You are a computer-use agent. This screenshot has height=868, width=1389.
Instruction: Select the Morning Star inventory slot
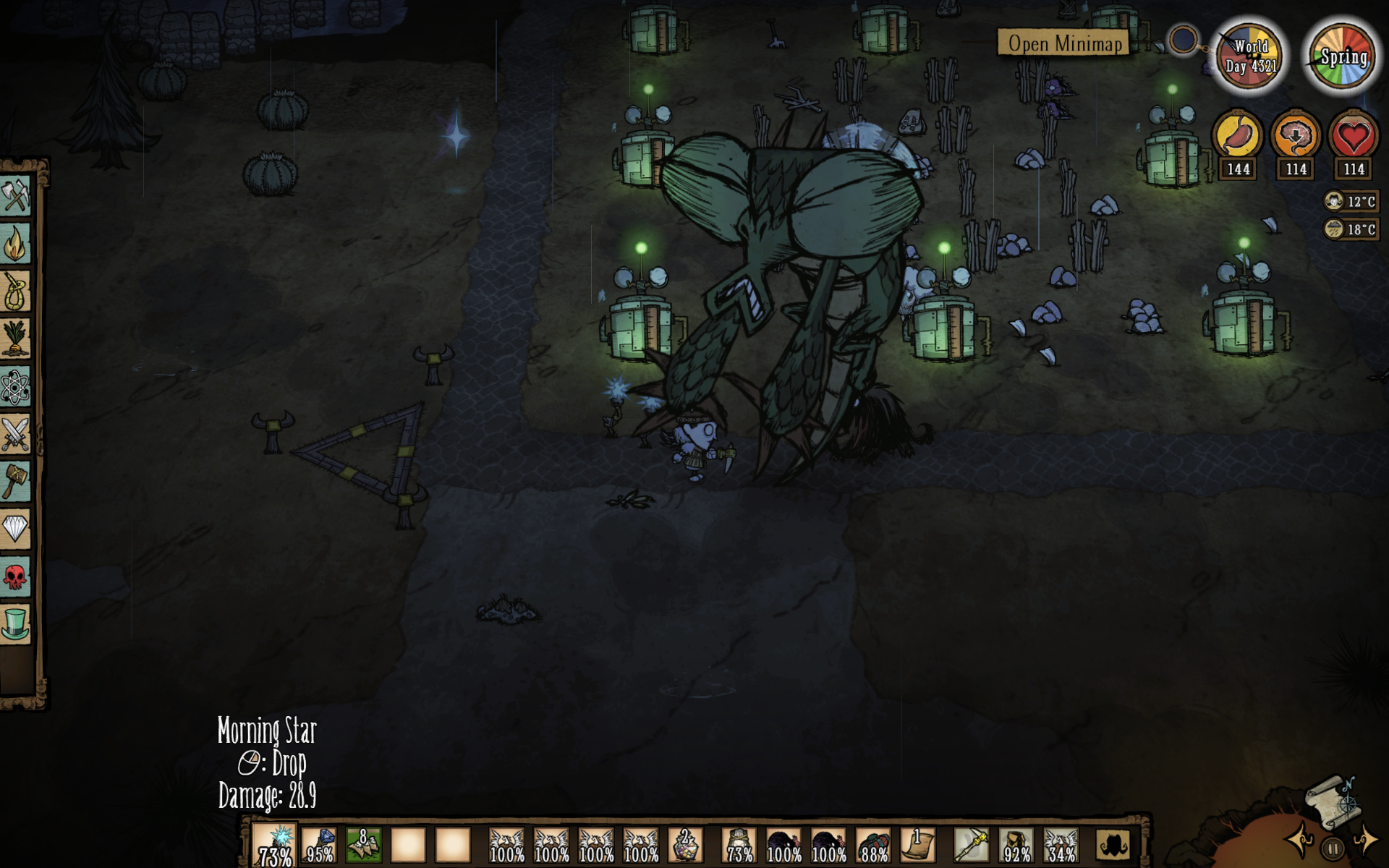(275, 845)
